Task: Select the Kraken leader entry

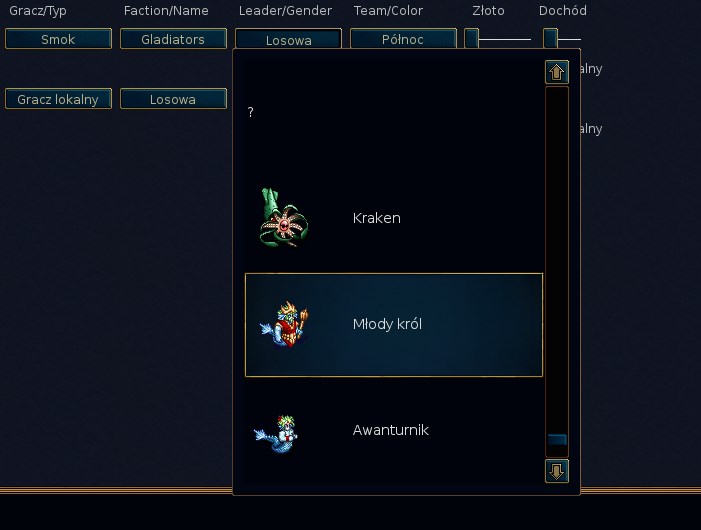Action: (393, 218)
